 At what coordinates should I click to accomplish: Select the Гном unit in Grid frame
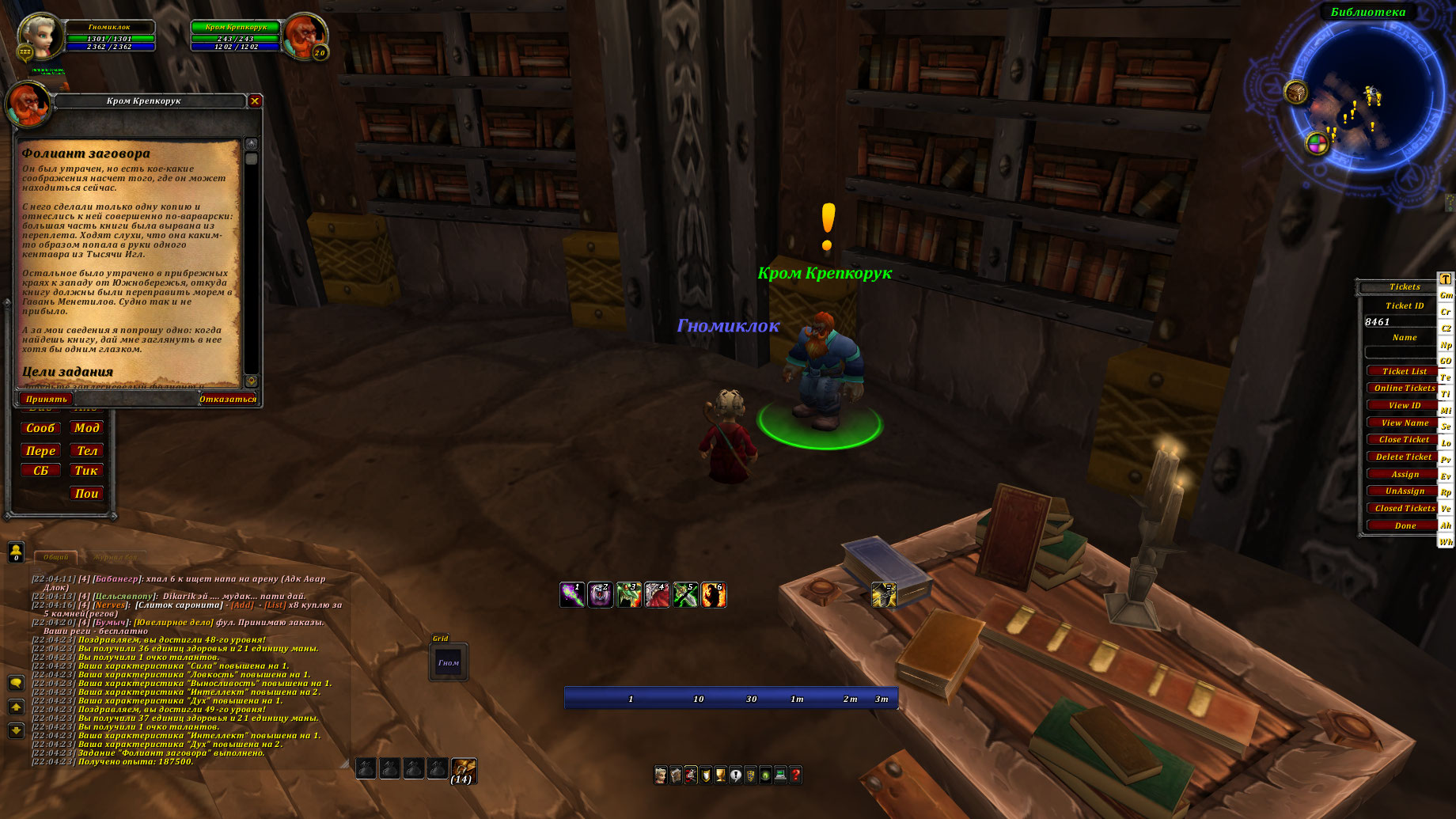click(x=449, y=662)
